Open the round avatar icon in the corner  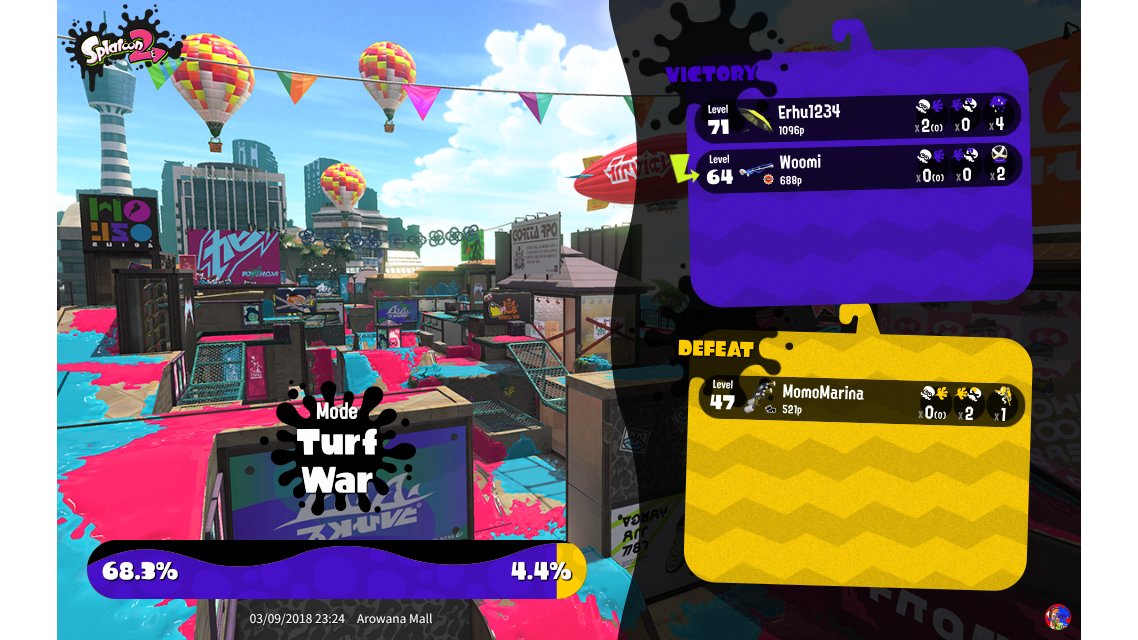point(1056,616)
